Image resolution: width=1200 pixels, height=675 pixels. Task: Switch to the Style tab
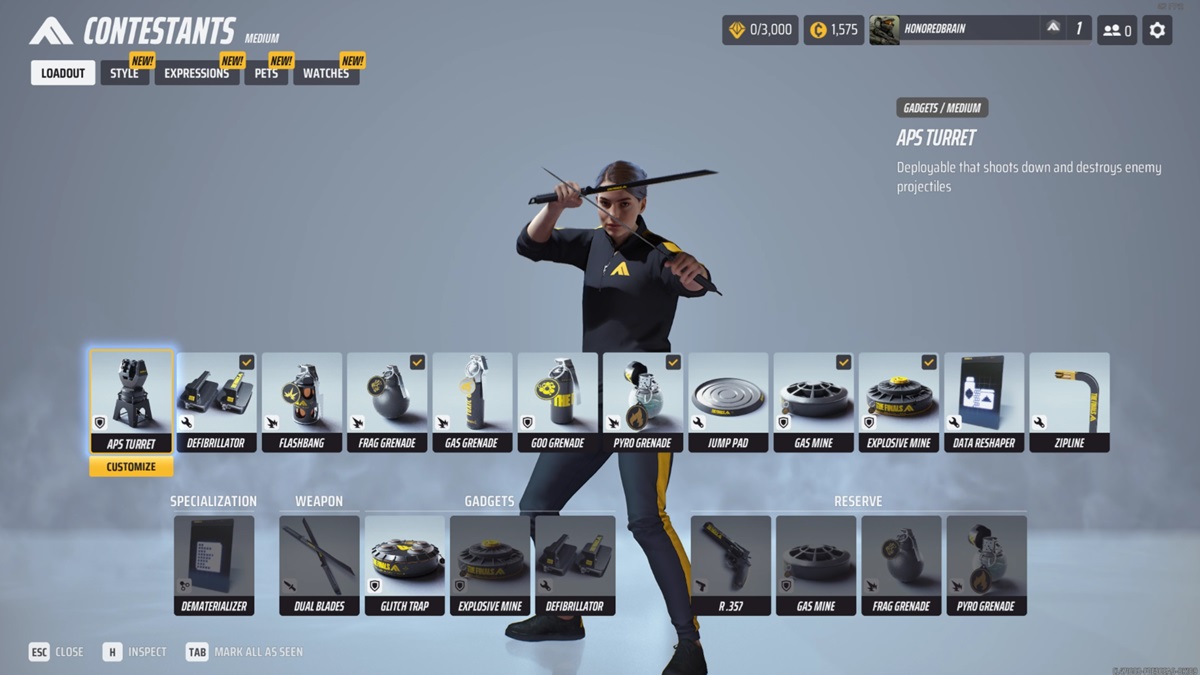coord(124,73)
